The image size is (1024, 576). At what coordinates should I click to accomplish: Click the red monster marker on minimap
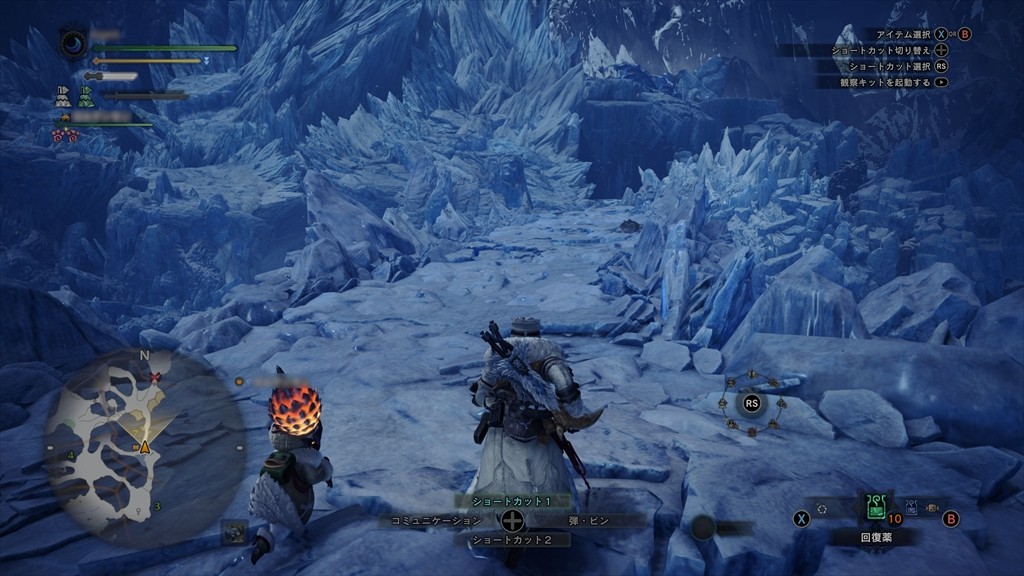[155, 377]
